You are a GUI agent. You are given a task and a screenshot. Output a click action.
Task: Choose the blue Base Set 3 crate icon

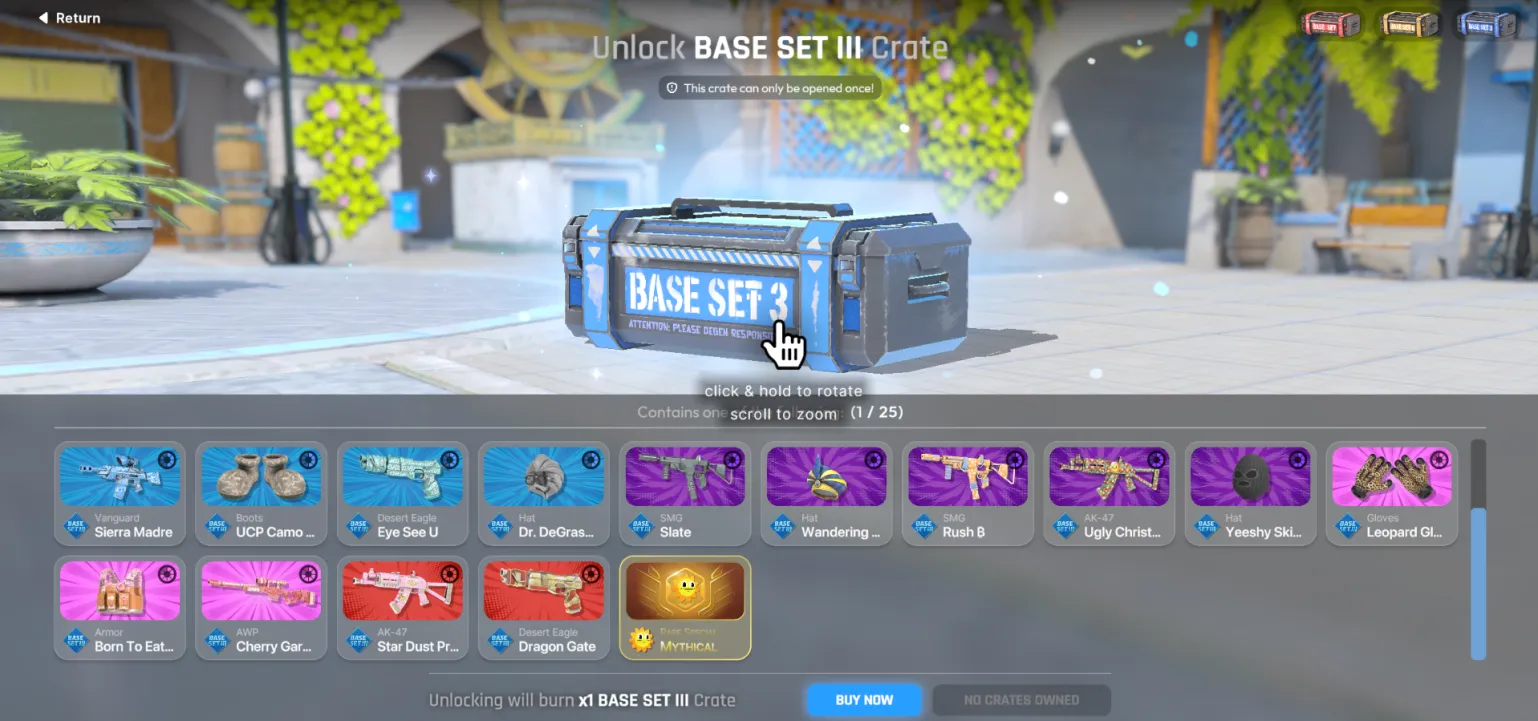coord(1487,24)
